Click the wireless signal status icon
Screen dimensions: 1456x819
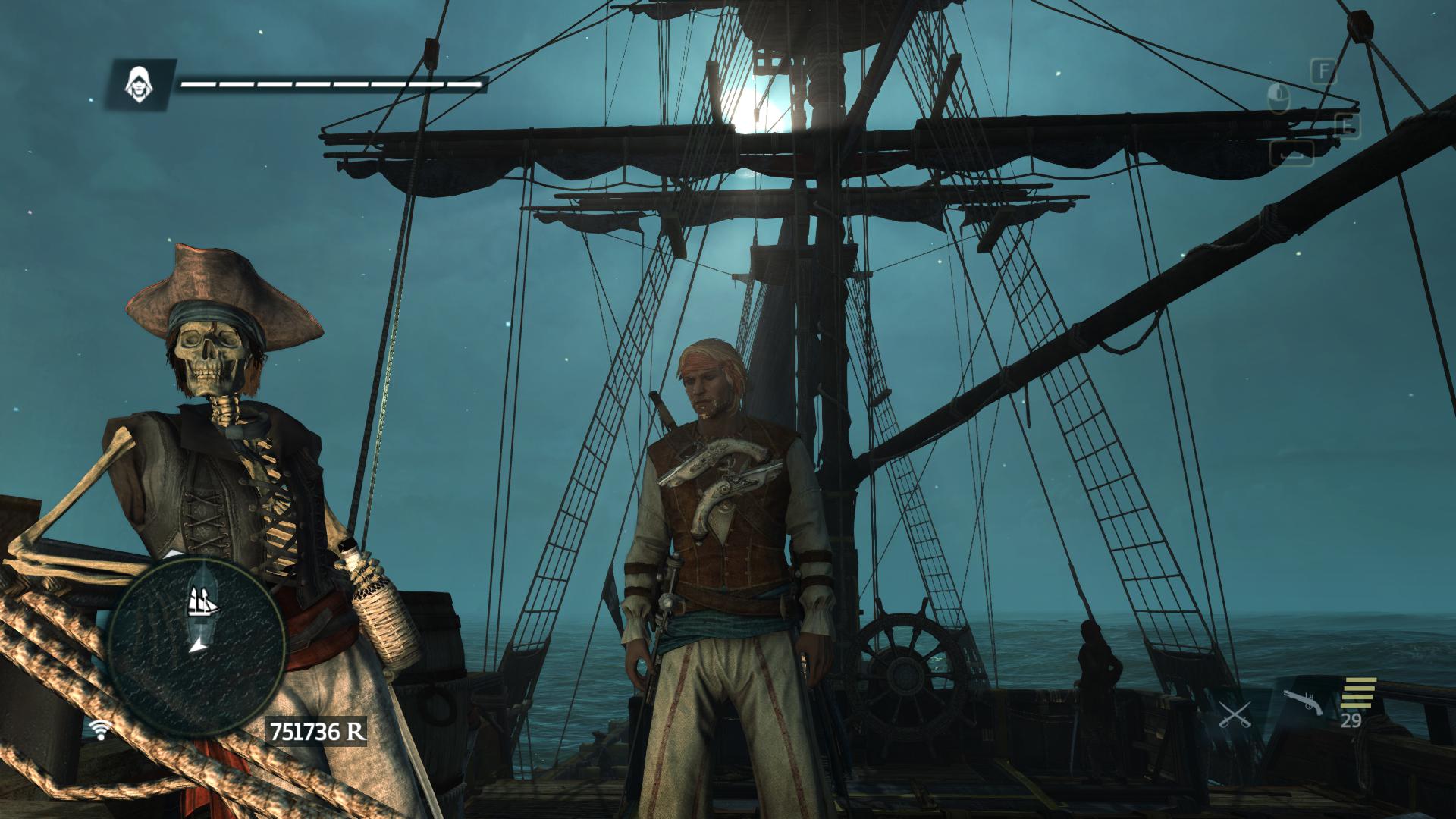pyautogui.click(x=99, y=730)
